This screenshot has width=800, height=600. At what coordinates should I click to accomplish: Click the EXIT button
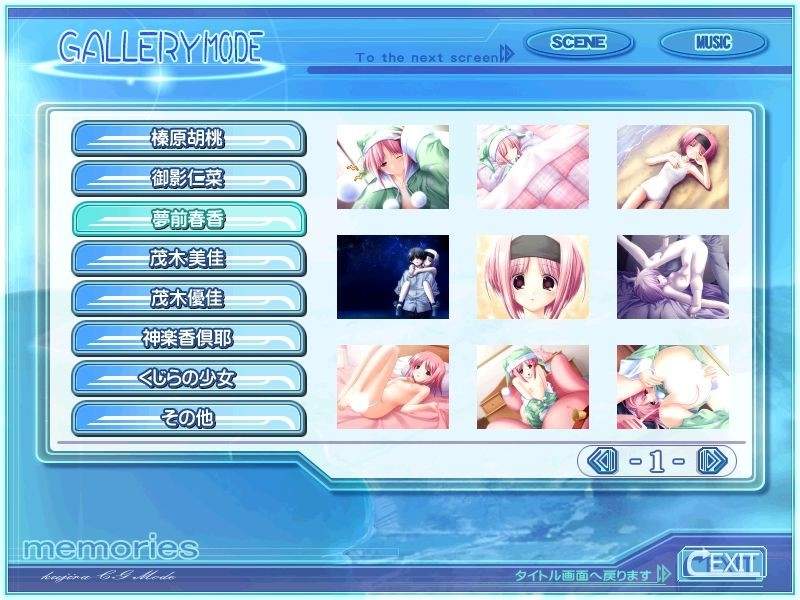point(721,564)
